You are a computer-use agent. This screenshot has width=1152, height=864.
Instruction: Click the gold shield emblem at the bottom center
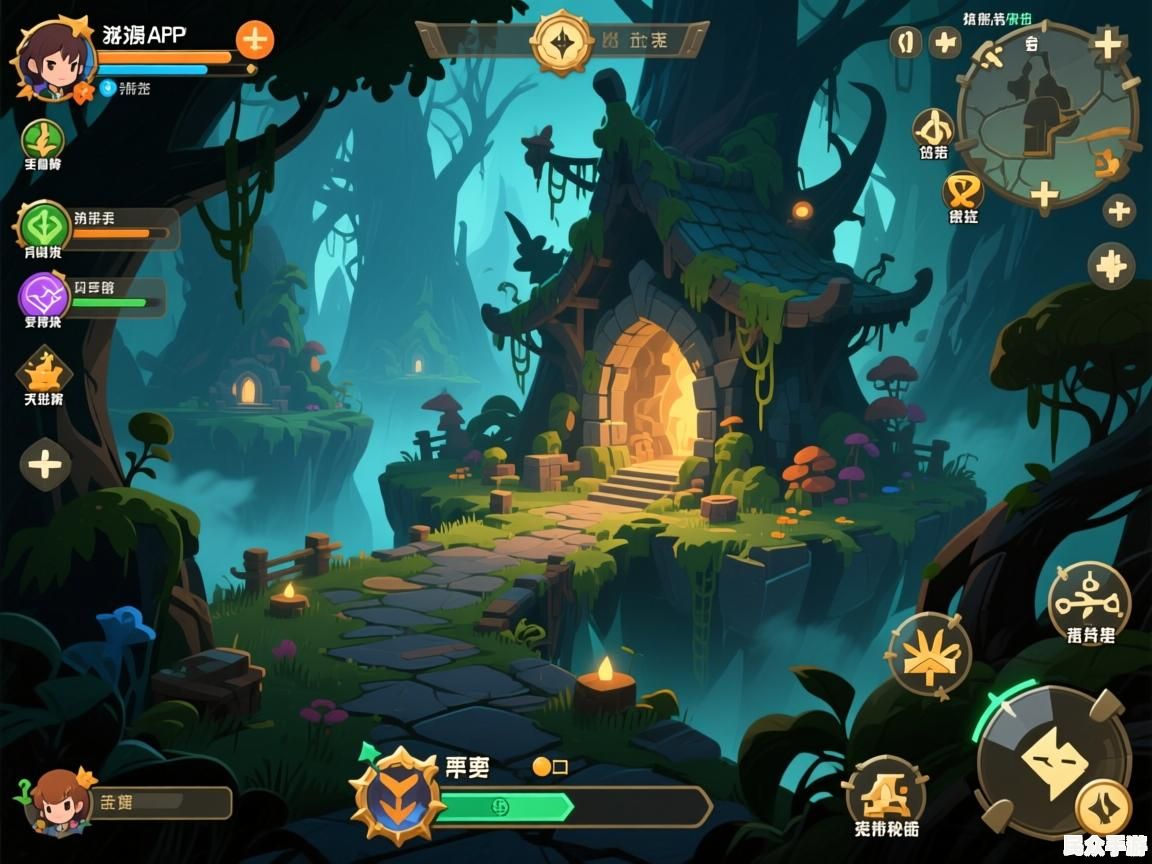click(398, 797)
